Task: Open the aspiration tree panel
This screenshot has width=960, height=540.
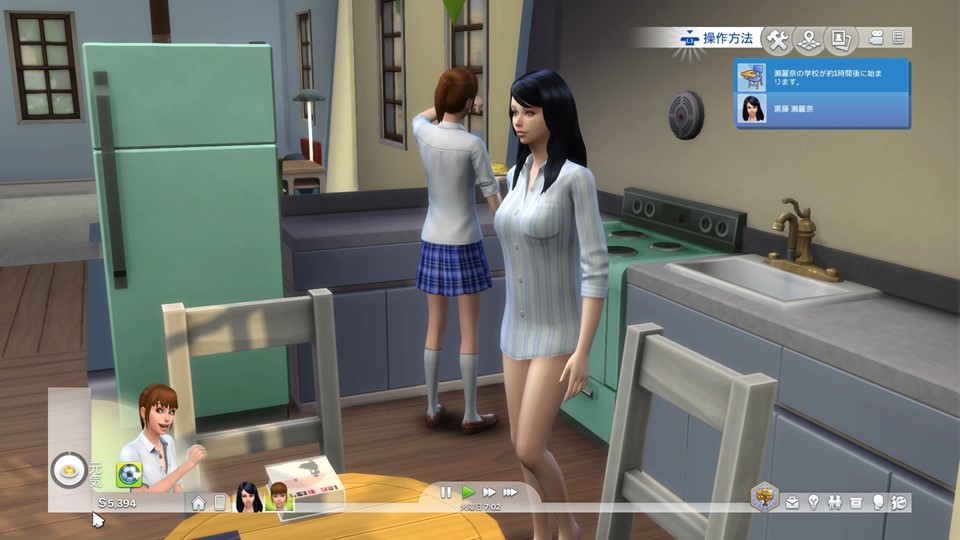Action: click(765, 497)
